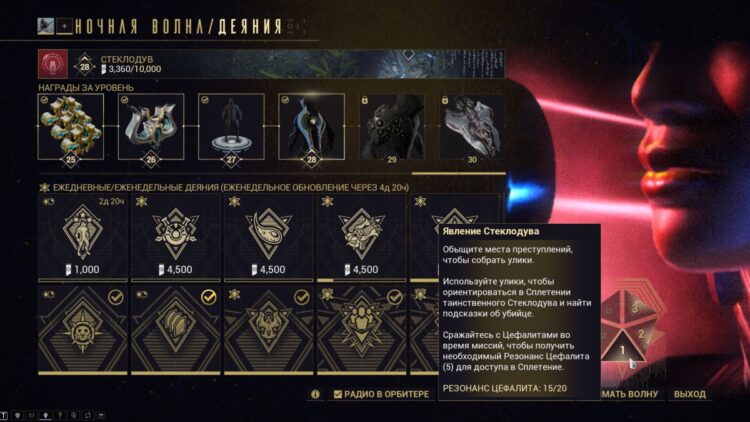Click the ВЫХОД exit button
Screen dimensions: 750x422
point(689,394)
